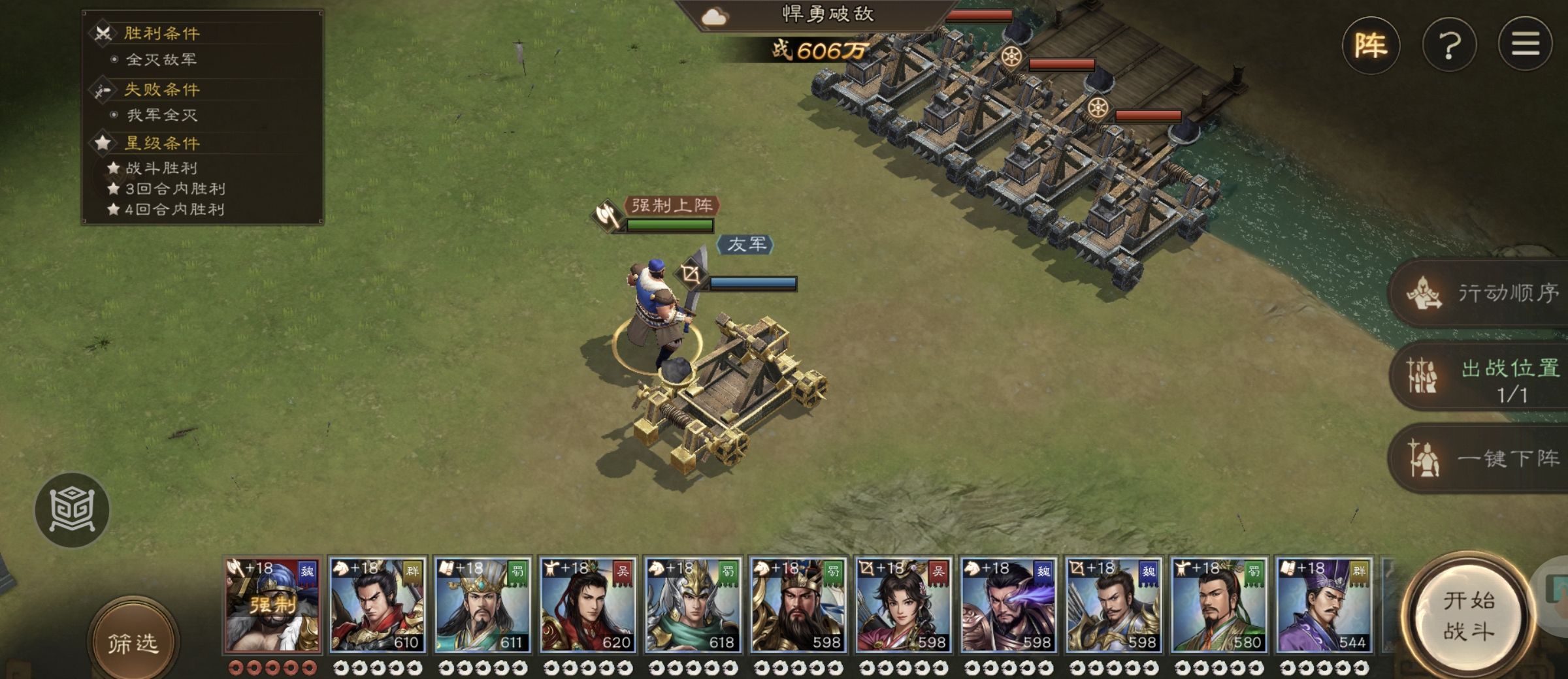Choose the hero card with 580 power

1219,605
